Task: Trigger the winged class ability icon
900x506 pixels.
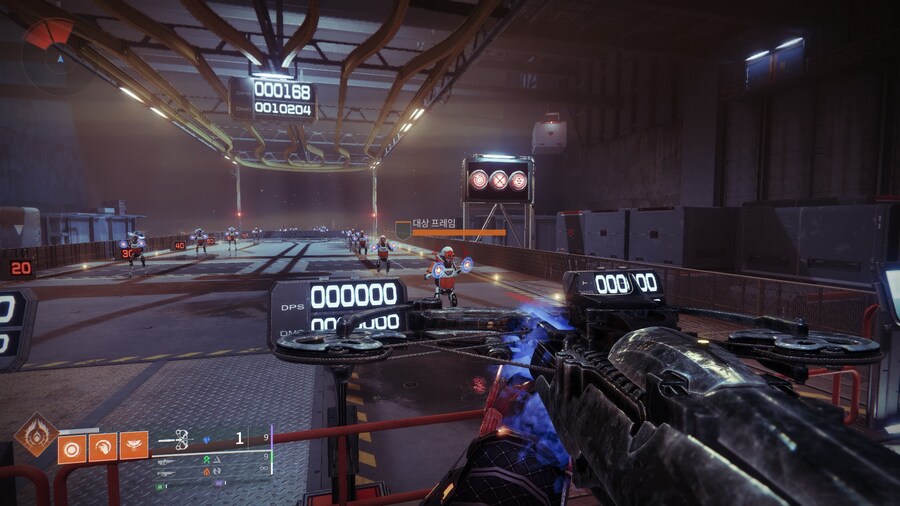Action: (x=134, y=446)
